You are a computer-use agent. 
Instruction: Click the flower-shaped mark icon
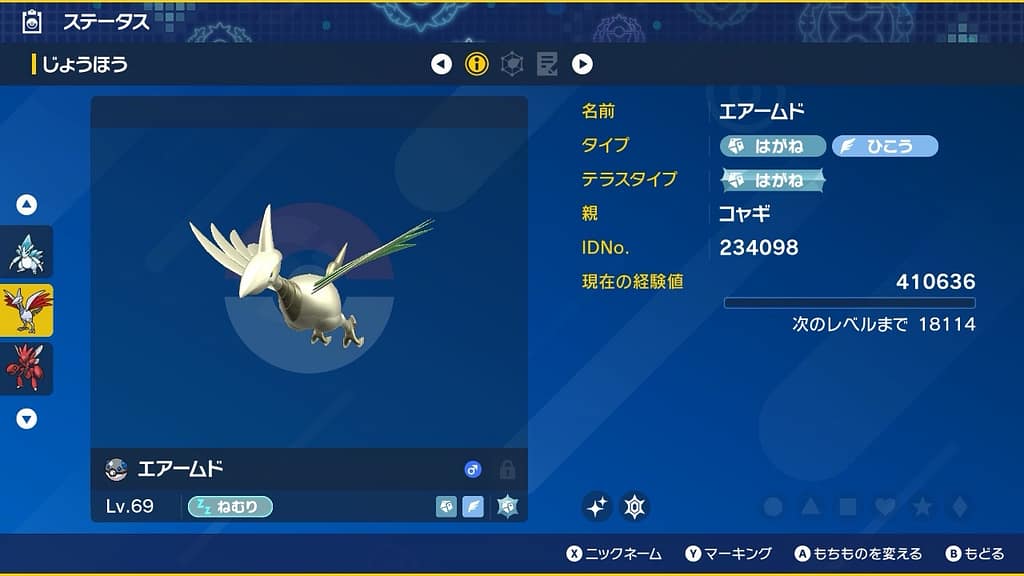click(635, 507)
